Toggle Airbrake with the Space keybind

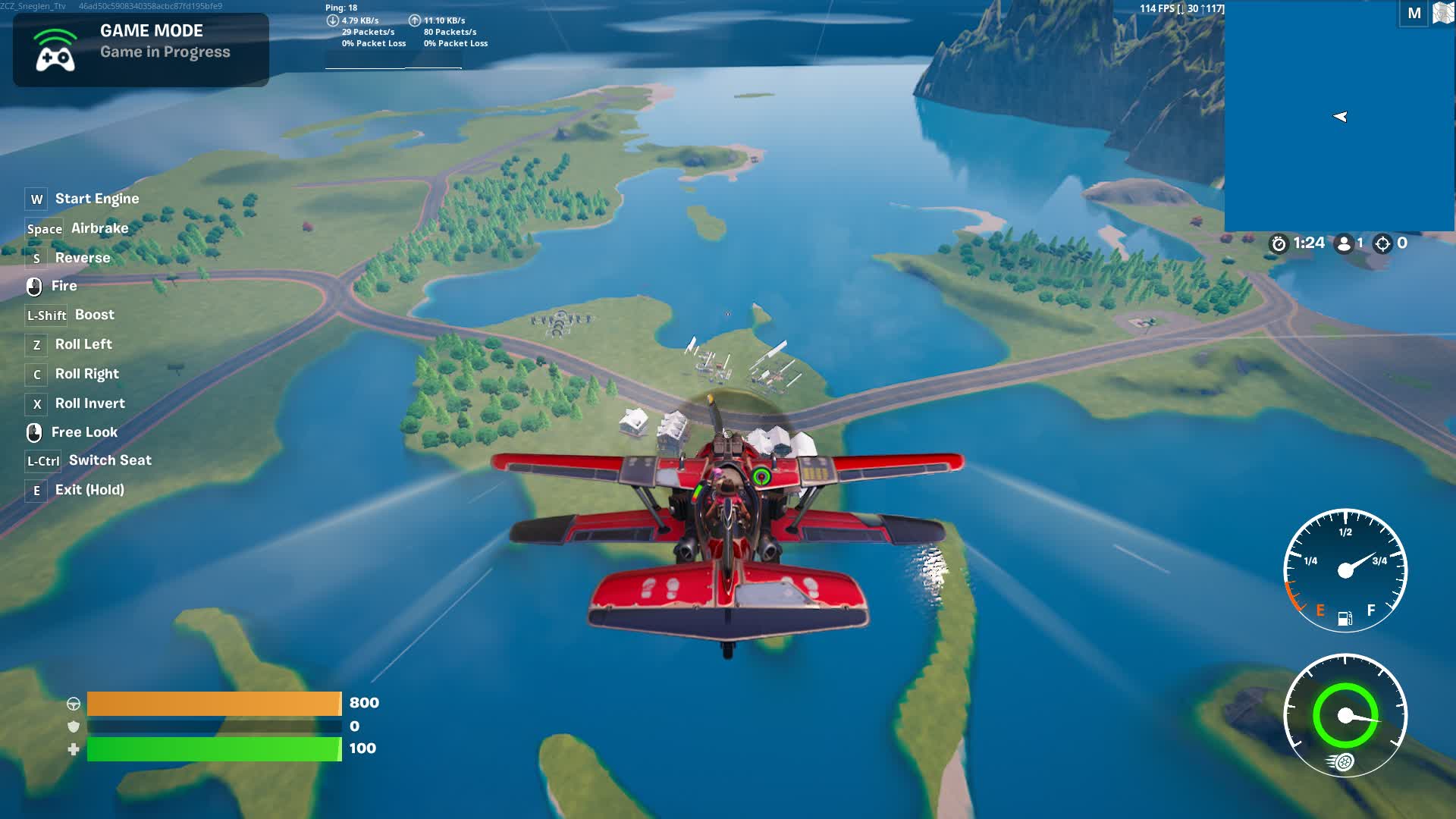(x=44, y=229)
